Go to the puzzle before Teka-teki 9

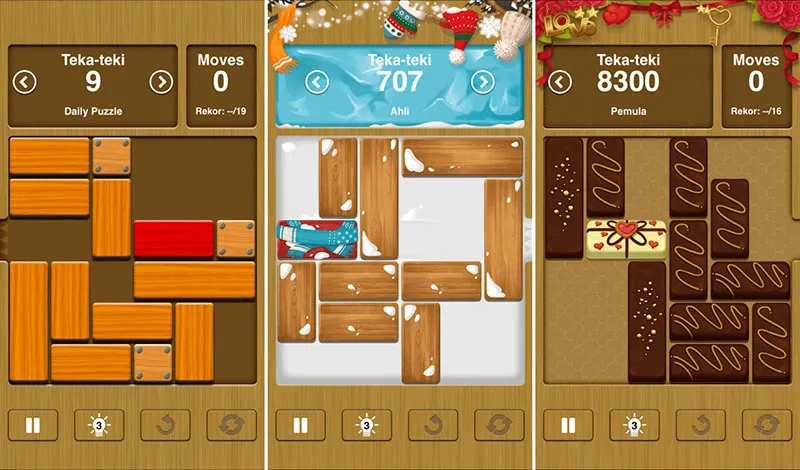coord(25,82)
